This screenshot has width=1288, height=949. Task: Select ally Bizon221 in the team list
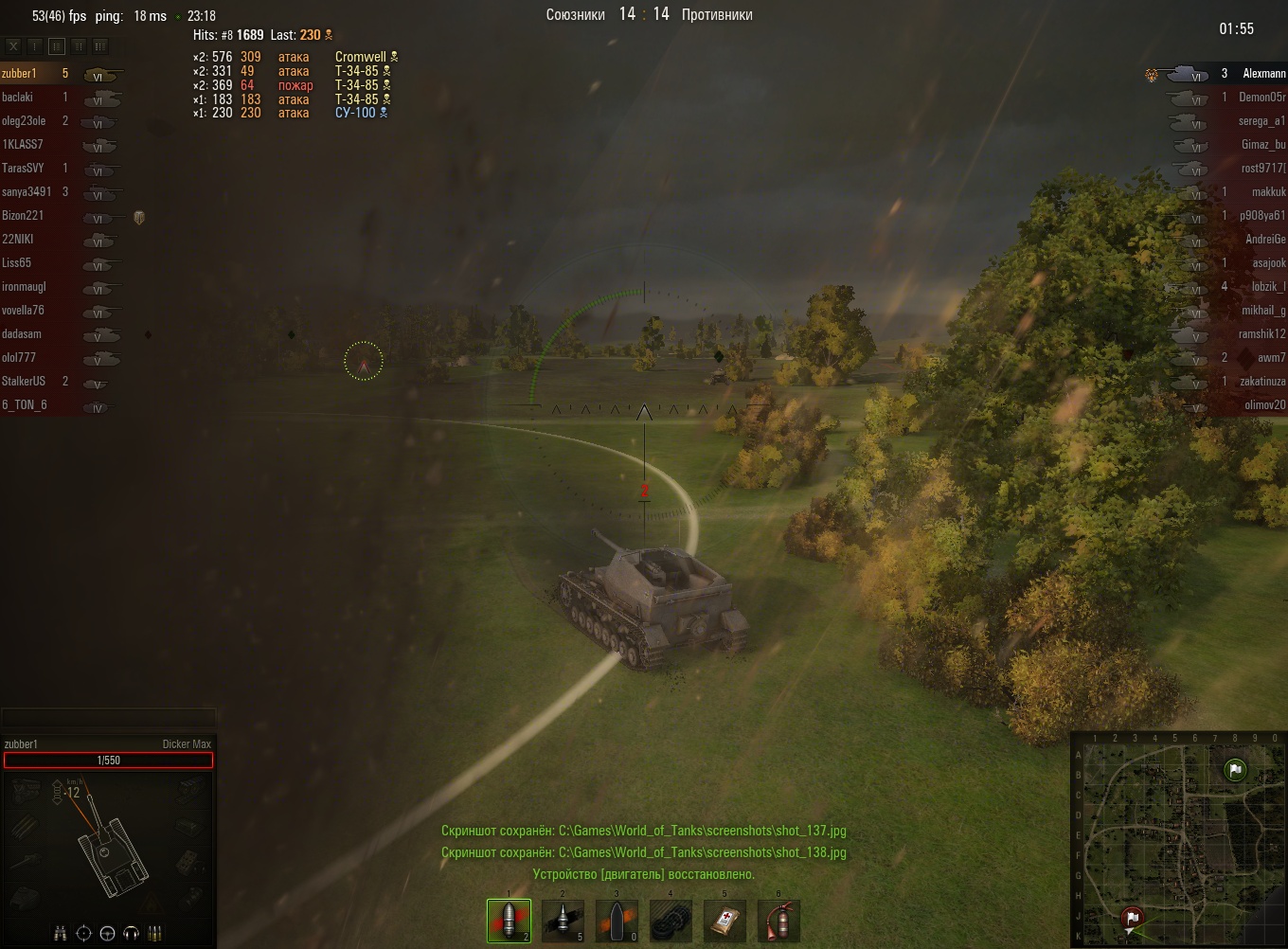pyautogui.click(x=23, y=216)
